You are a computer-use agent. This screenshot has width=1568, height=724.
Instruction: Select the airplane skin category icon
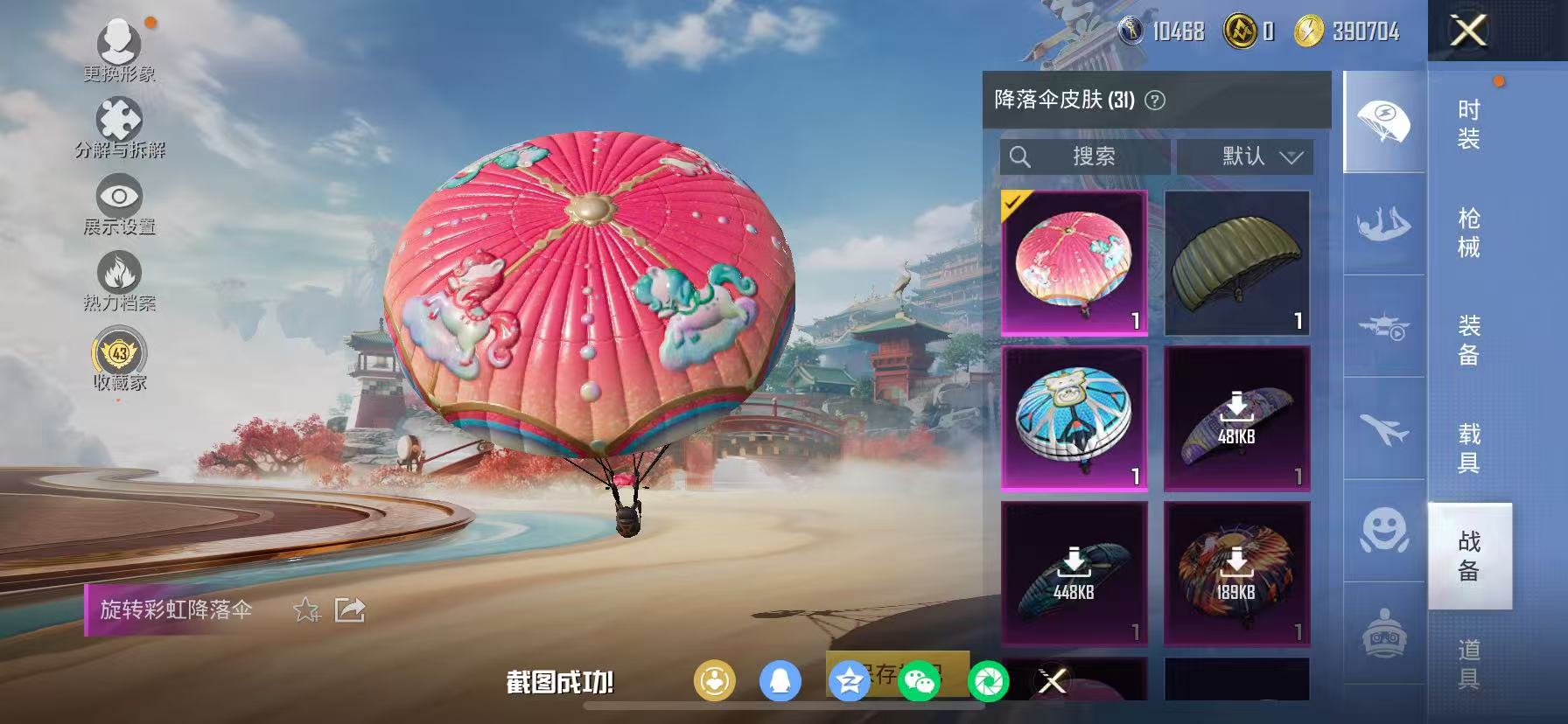pyautogui.click(x=1382, y=428)
